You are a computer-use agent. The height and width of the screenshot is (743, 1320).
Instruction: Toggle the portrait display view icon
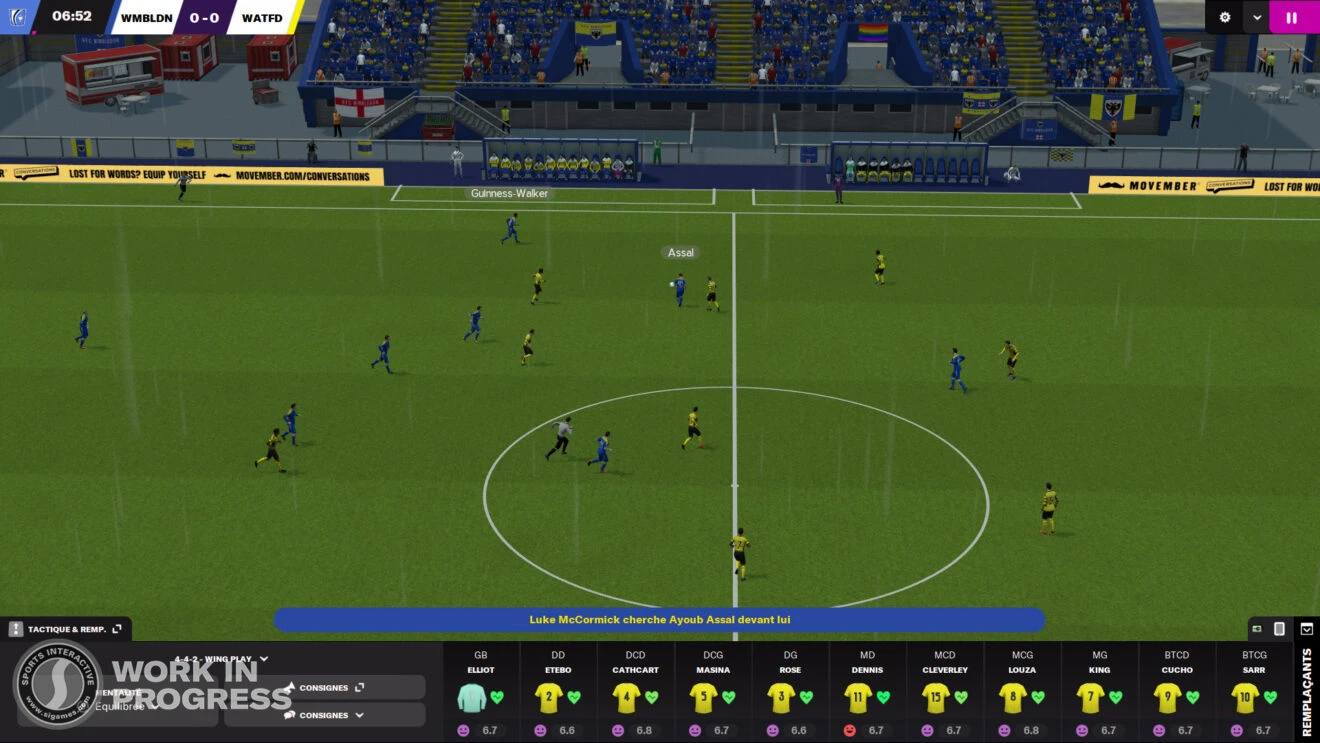[x=1279, y=629]
